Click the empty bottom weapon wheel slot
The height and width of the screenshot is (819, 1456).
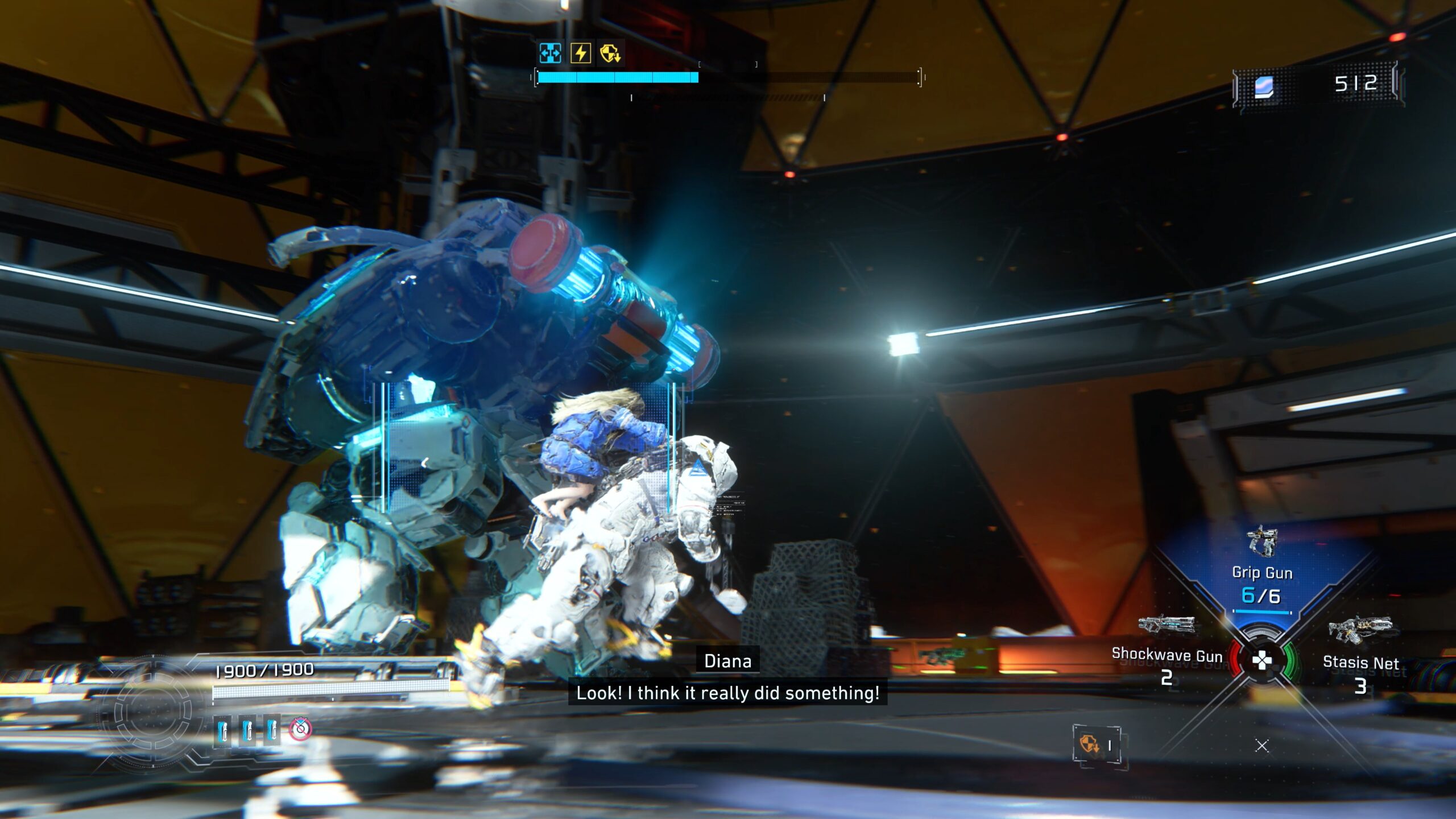tap(1262, 746)
